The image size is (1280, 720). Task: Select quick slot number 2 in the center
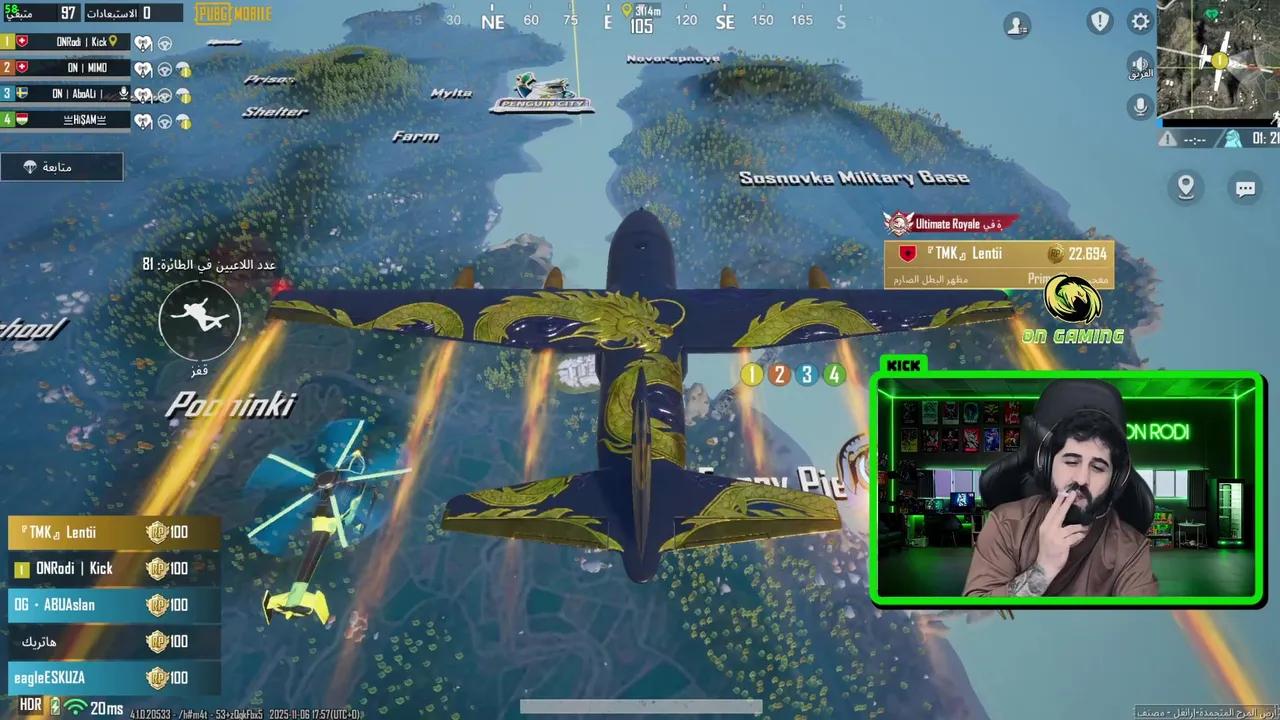[x=779, y=374]
